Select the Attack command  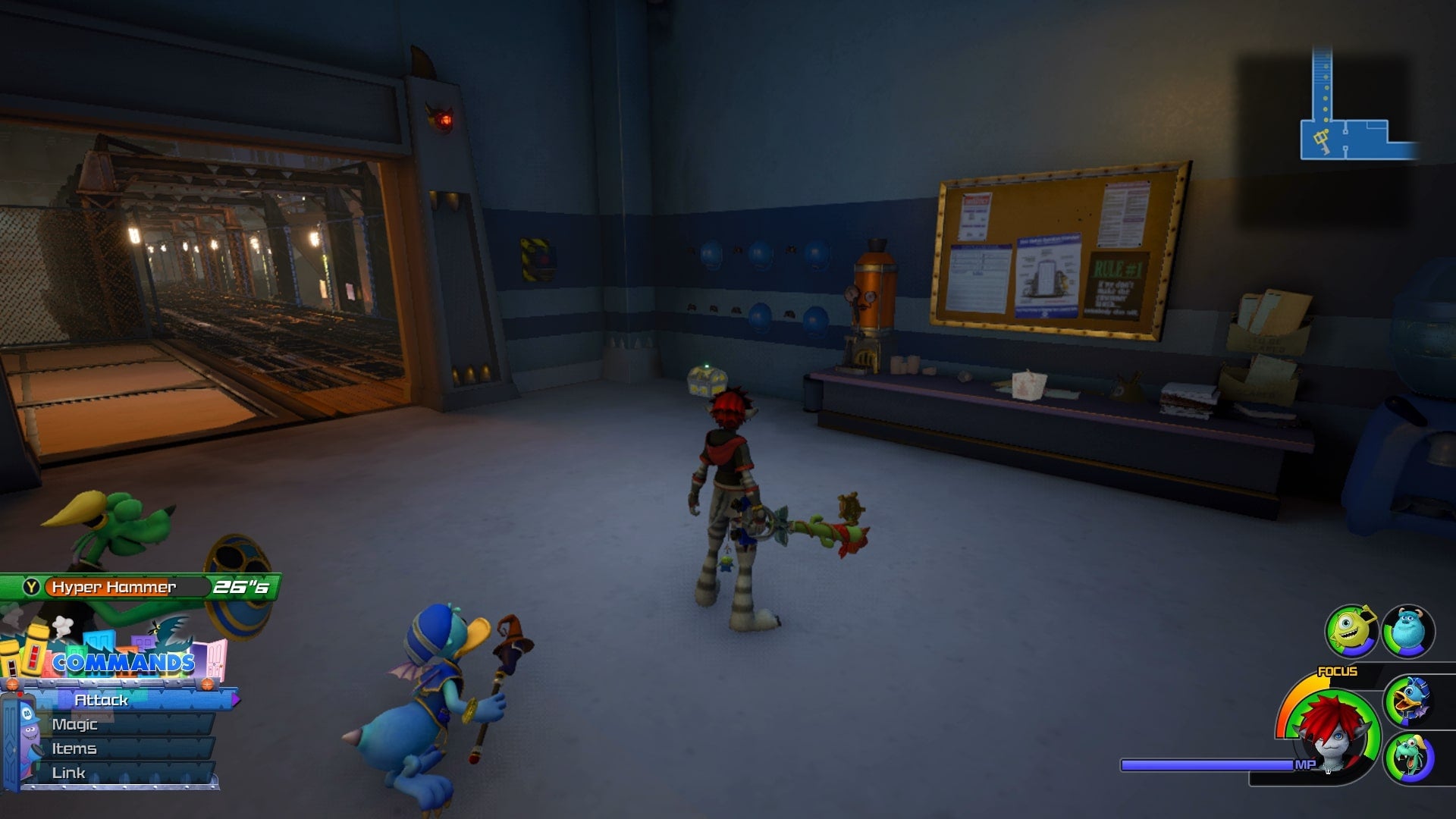[x=102, y=700]
